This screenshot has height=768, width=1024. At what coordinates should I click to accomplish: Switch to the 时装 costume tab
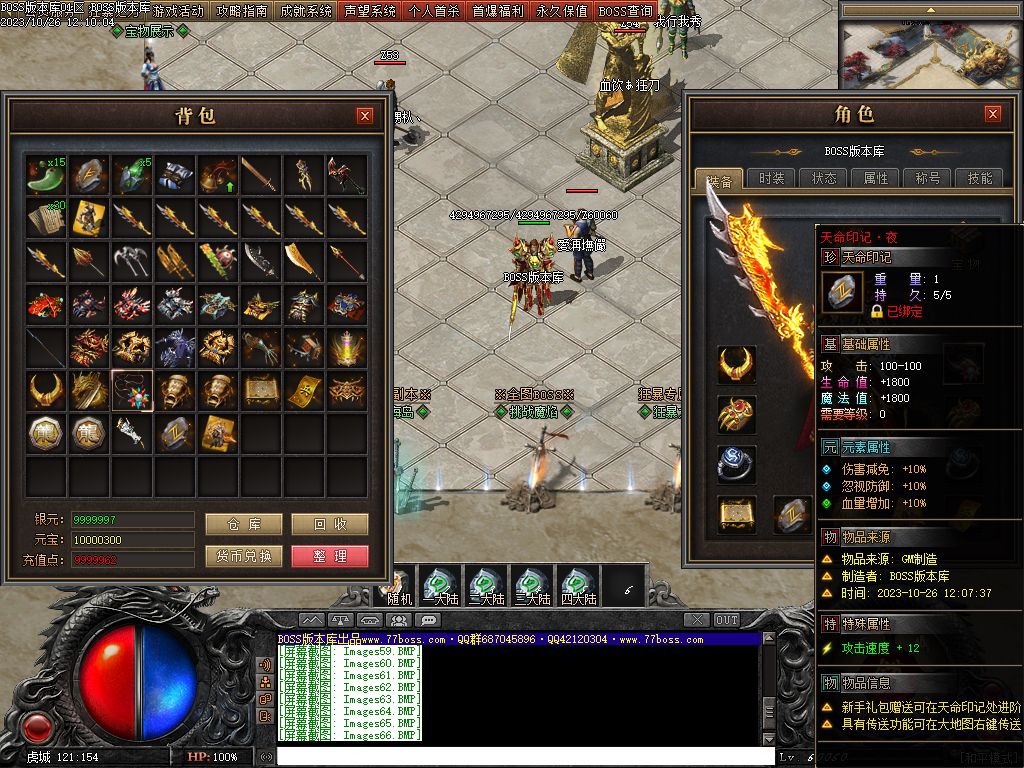771,178
